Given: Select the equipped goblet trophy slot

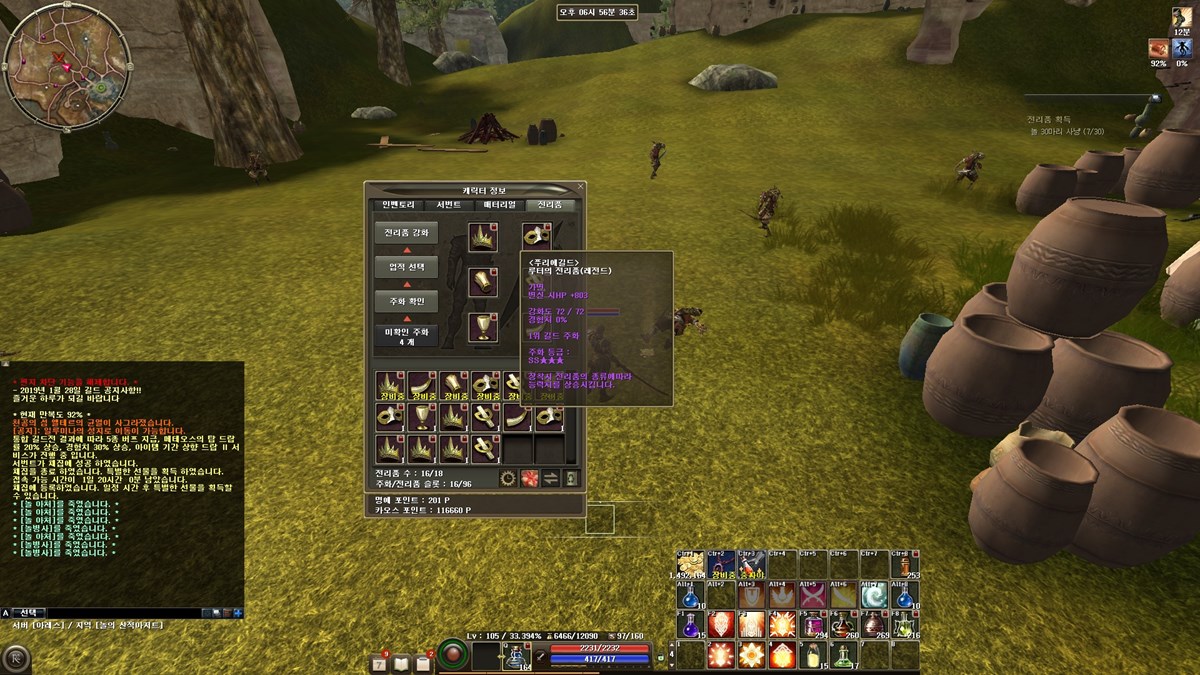Looking at the screenshot, I should pyautogui.click(x=483, y=327).
